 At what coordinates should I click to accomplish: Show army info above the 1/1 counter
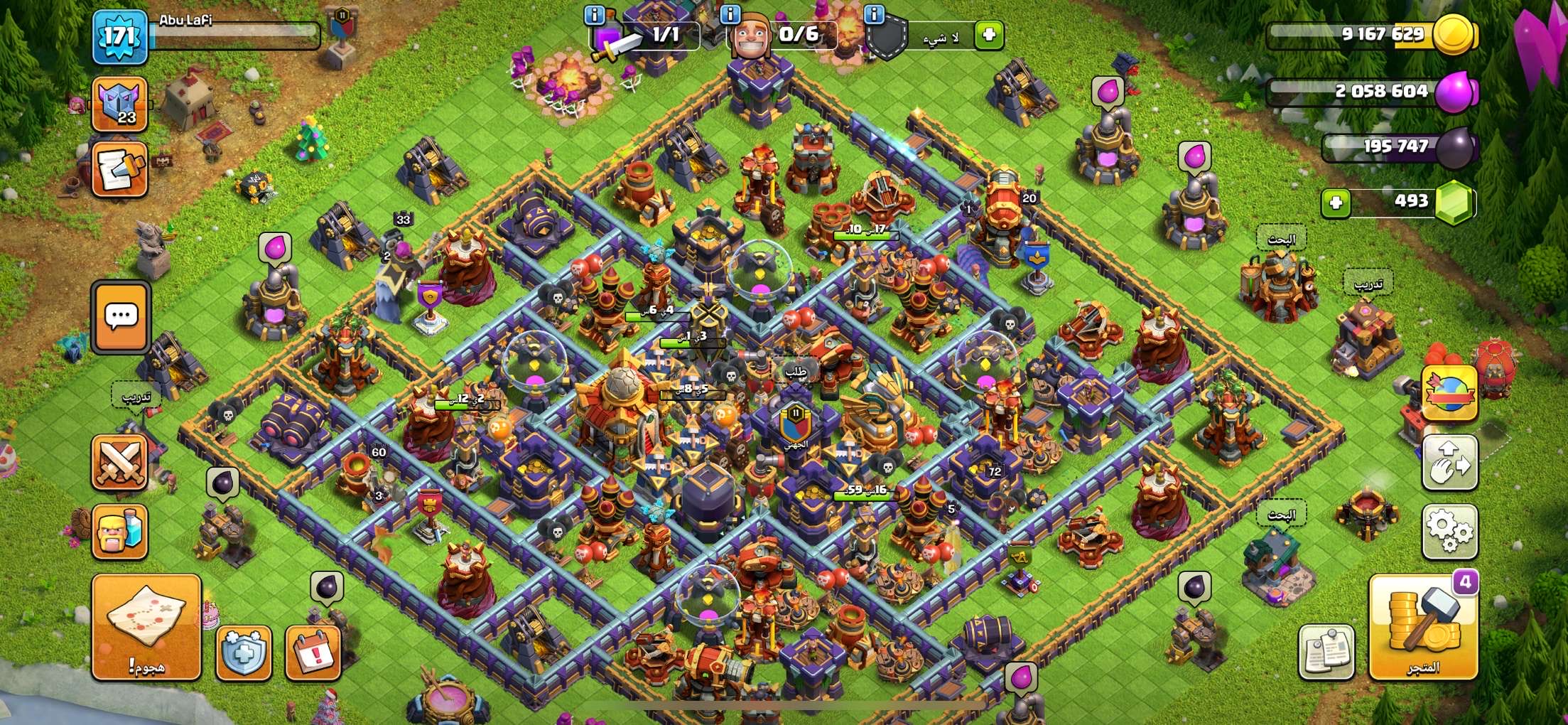pos(594,14)
